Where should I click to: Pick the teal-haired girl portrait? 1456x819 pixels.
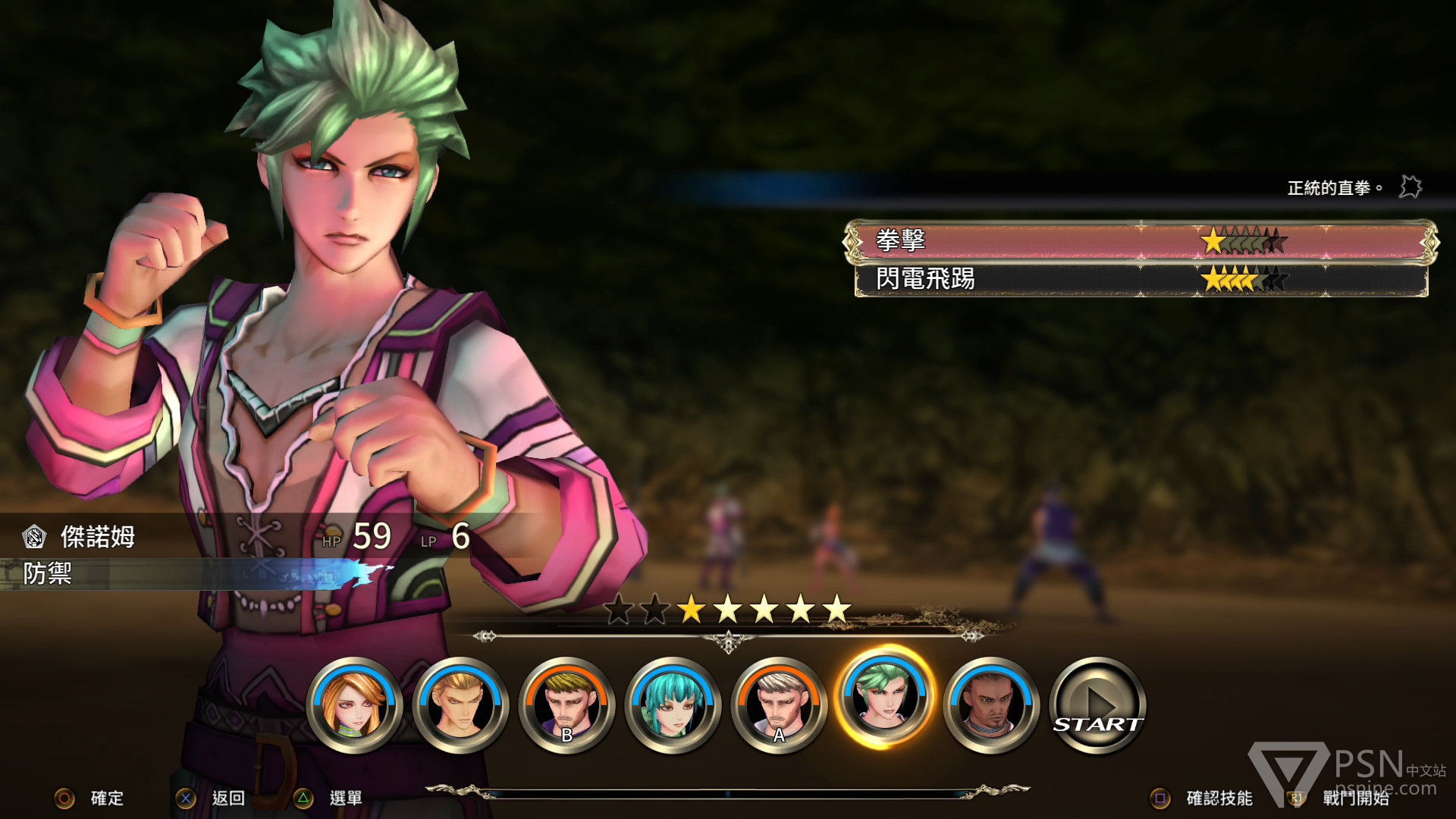(x=672, y=706)
